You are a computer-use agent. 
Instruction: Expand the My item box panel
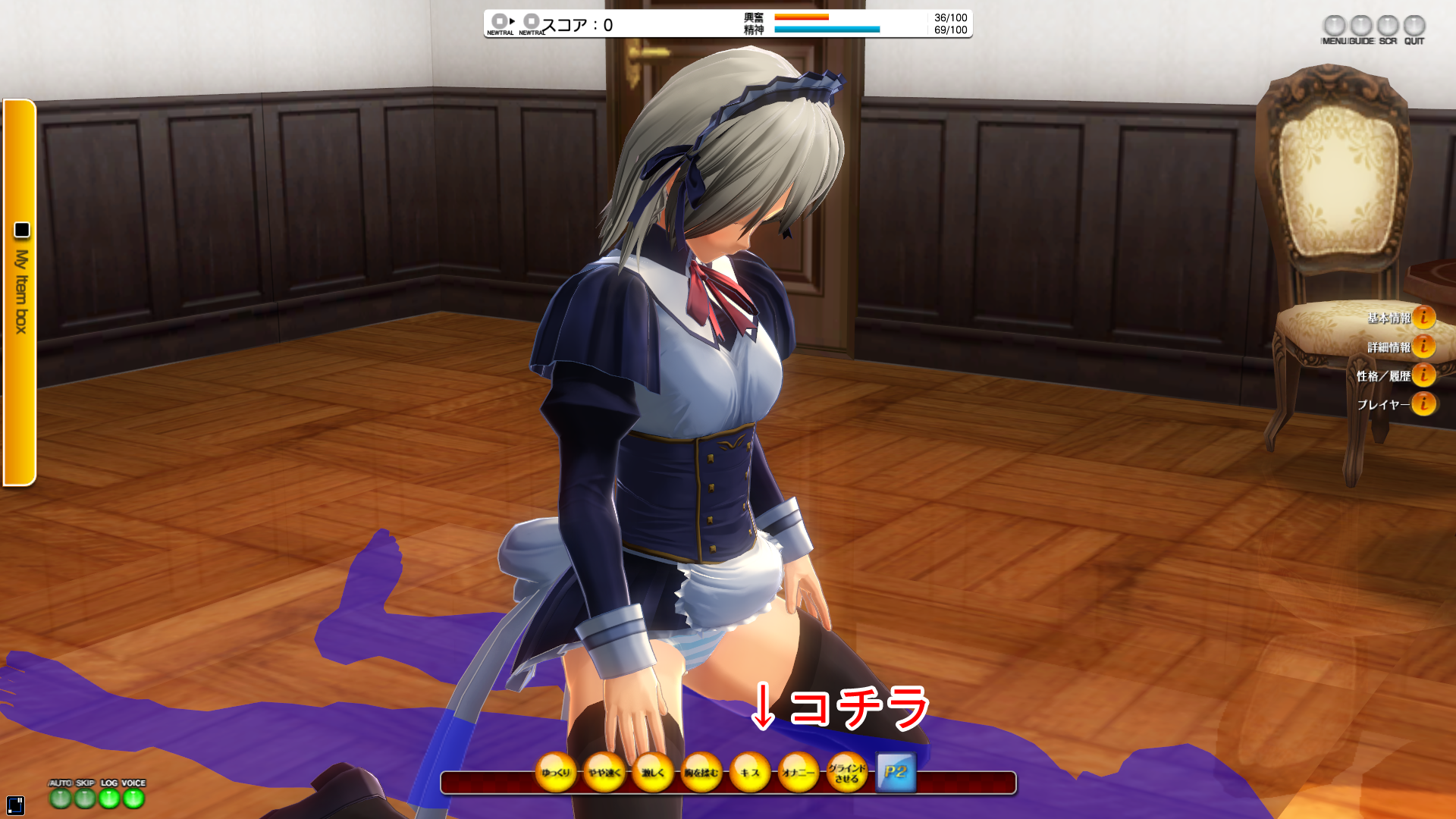(20, 292)
